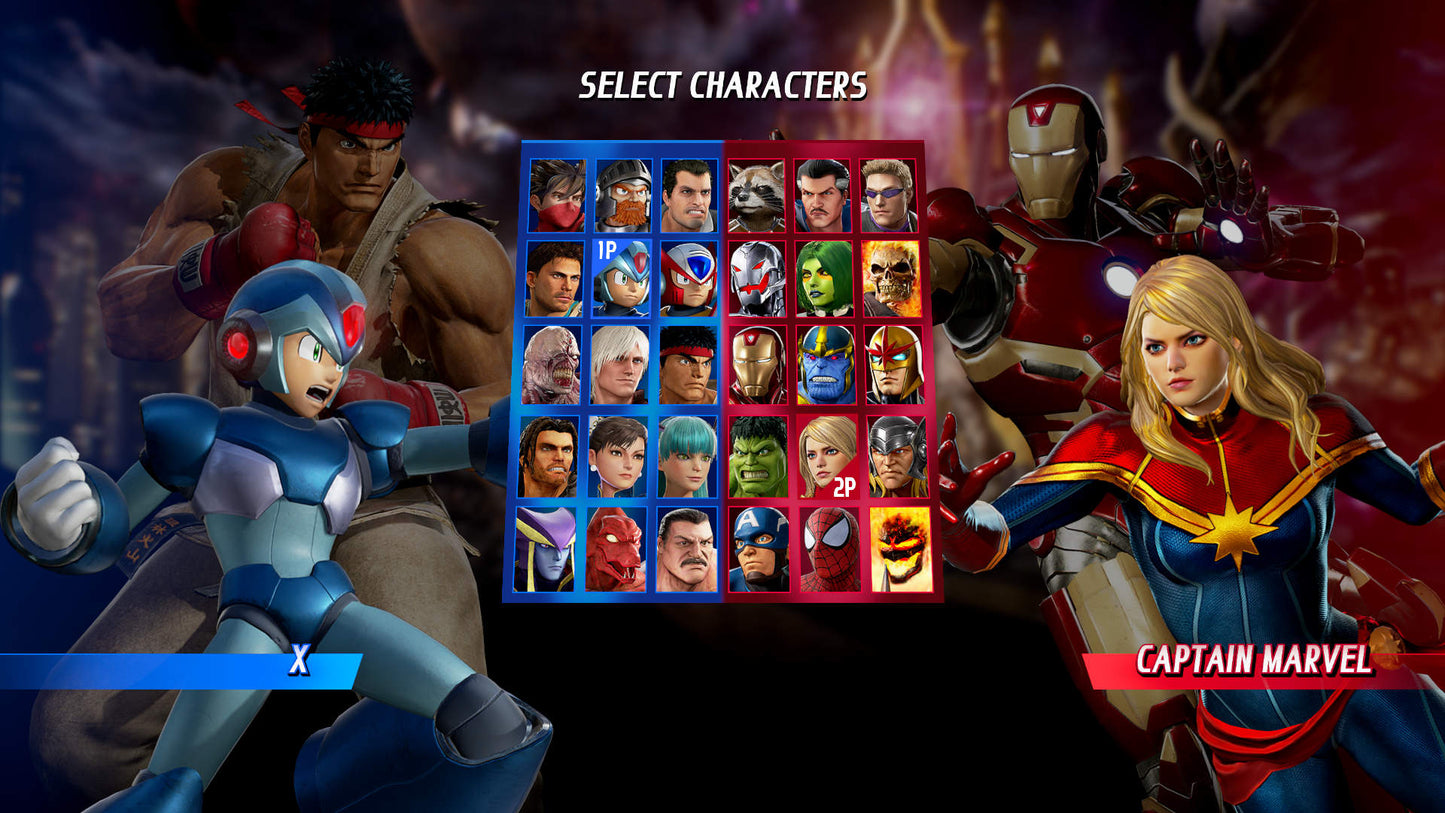Select Arthur's knight helmet portrait
The image size is (1445, 813).
point(620,193)
